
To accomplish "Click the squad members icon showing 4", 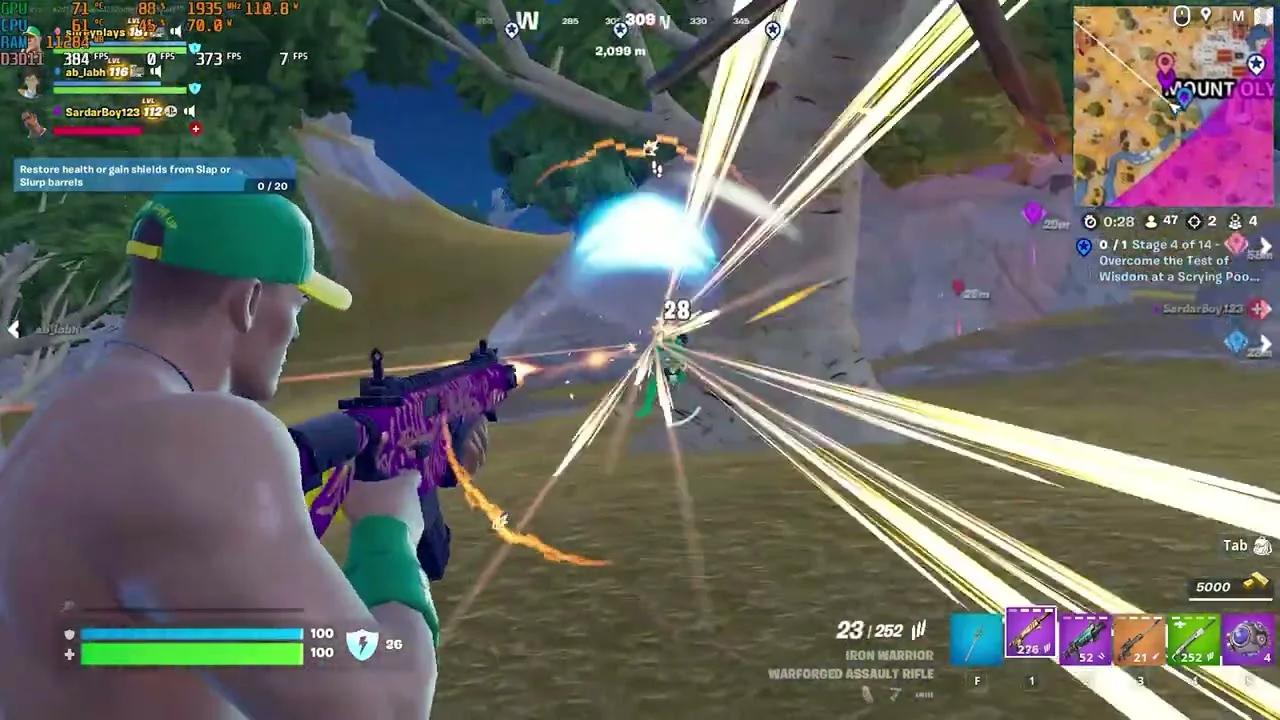I will [1235, 222].
